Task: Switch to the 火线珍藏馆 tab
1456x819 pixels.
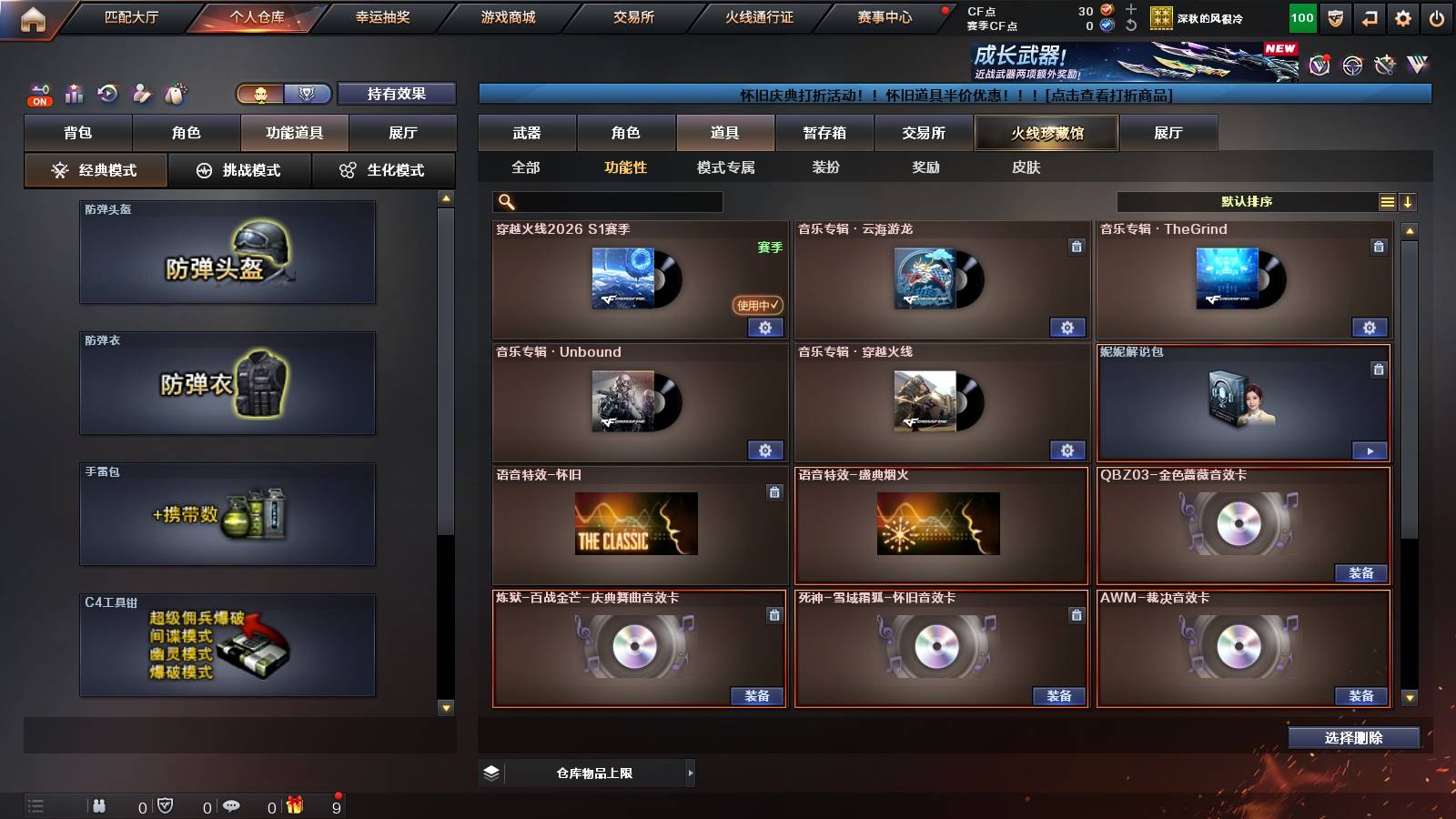Action: click(x=1045, y=133)
